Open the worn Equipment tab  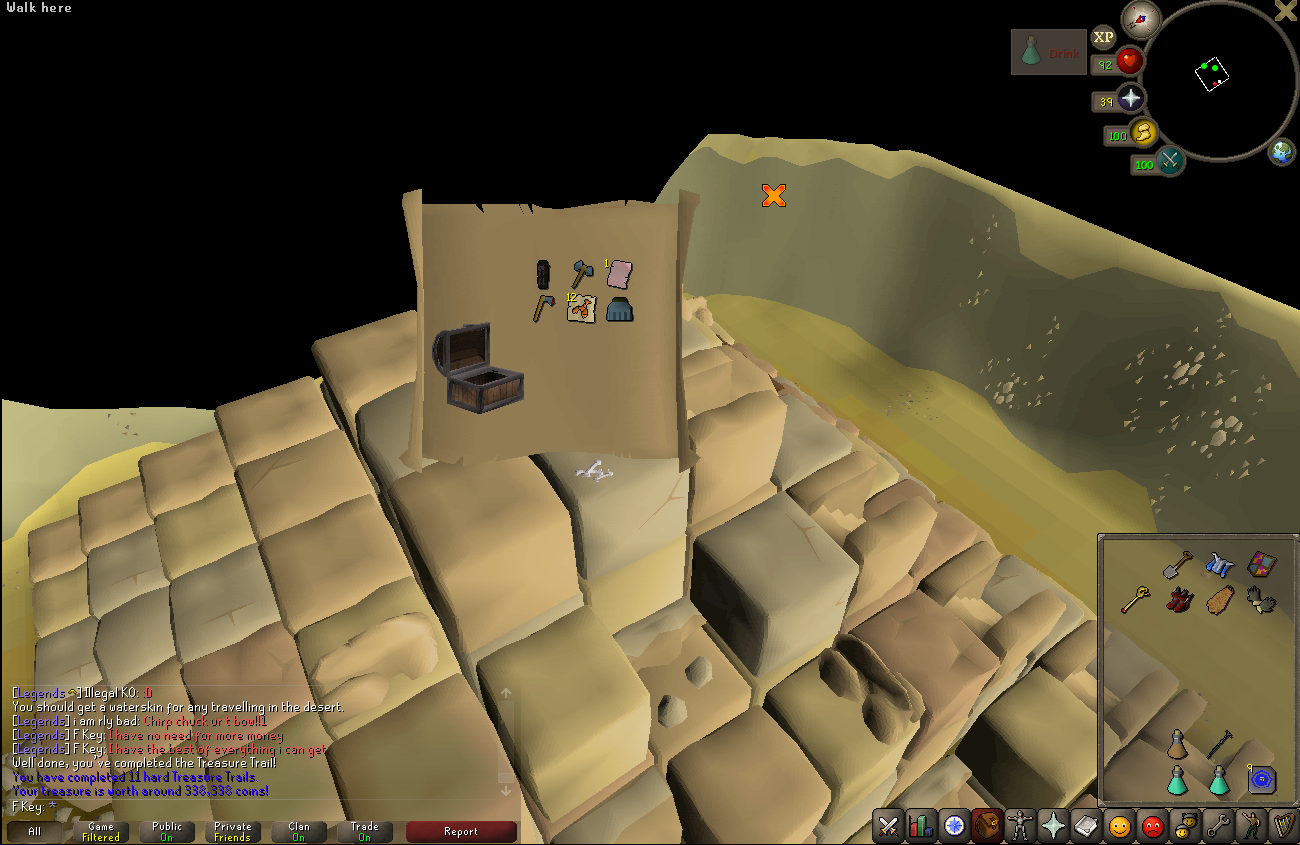(1020, 827)
